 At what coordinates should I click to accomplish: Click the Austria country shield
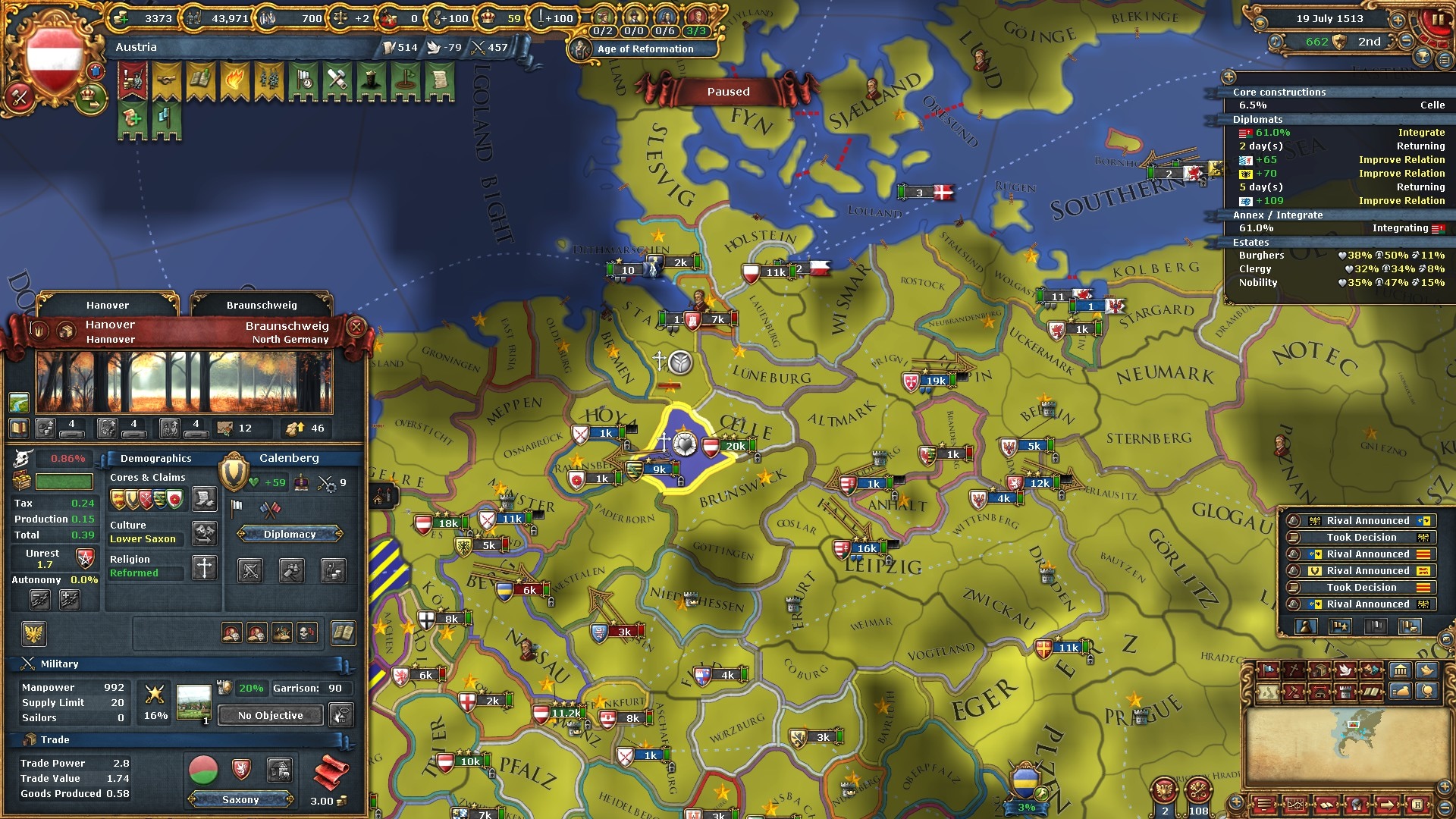click(54, 58)
